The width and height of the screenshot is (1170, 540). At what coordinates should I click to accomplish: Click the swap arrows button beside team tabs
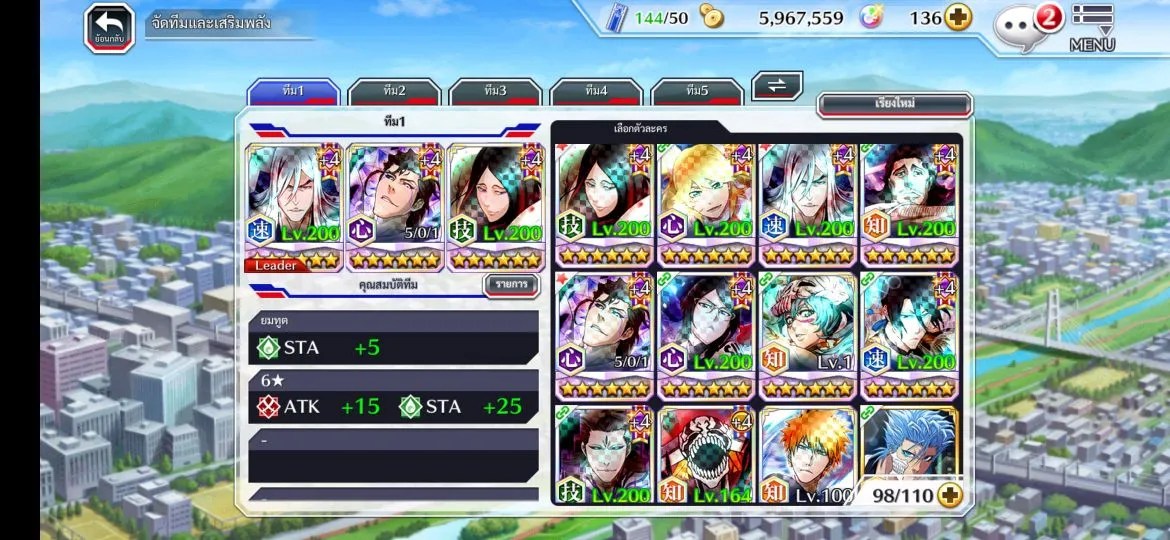[x=777, y=86]
